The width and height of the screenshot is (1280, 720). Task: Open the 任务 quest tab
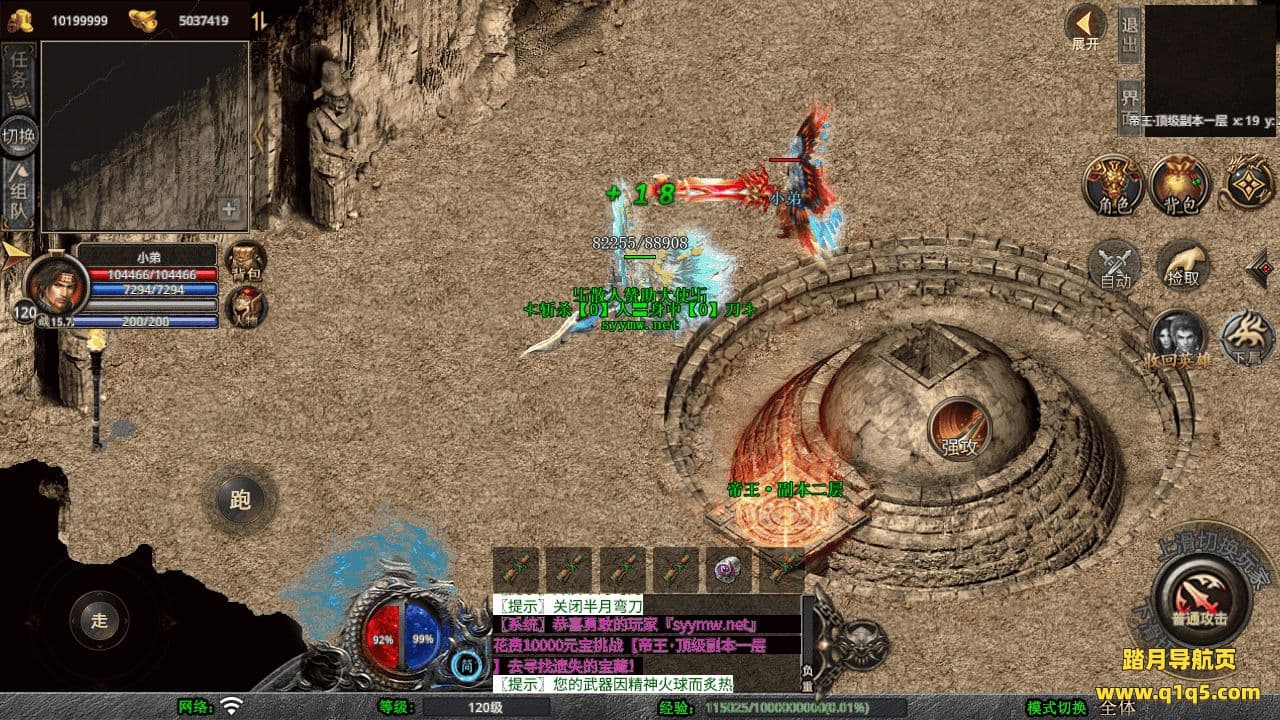tap(20, 70)
